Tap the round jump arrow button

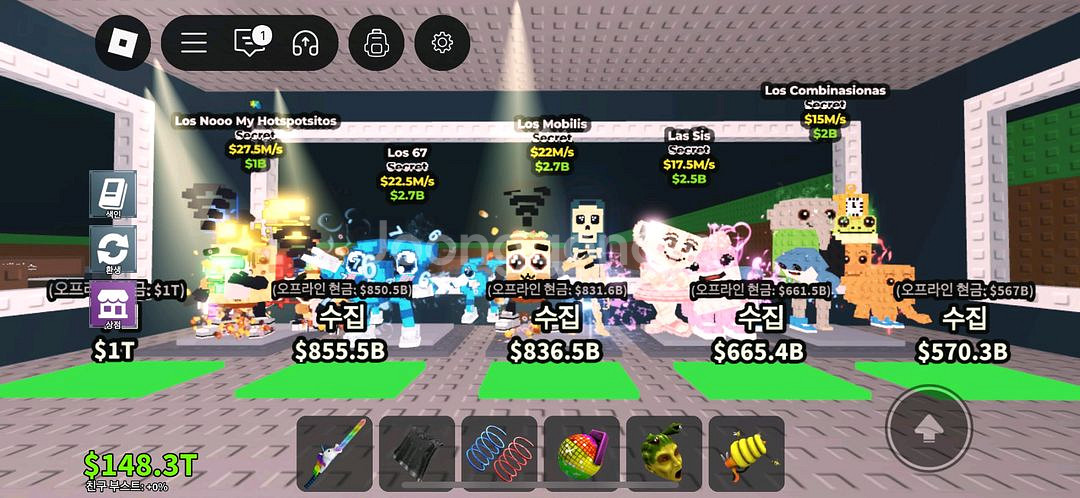click(x=929, y=429)
